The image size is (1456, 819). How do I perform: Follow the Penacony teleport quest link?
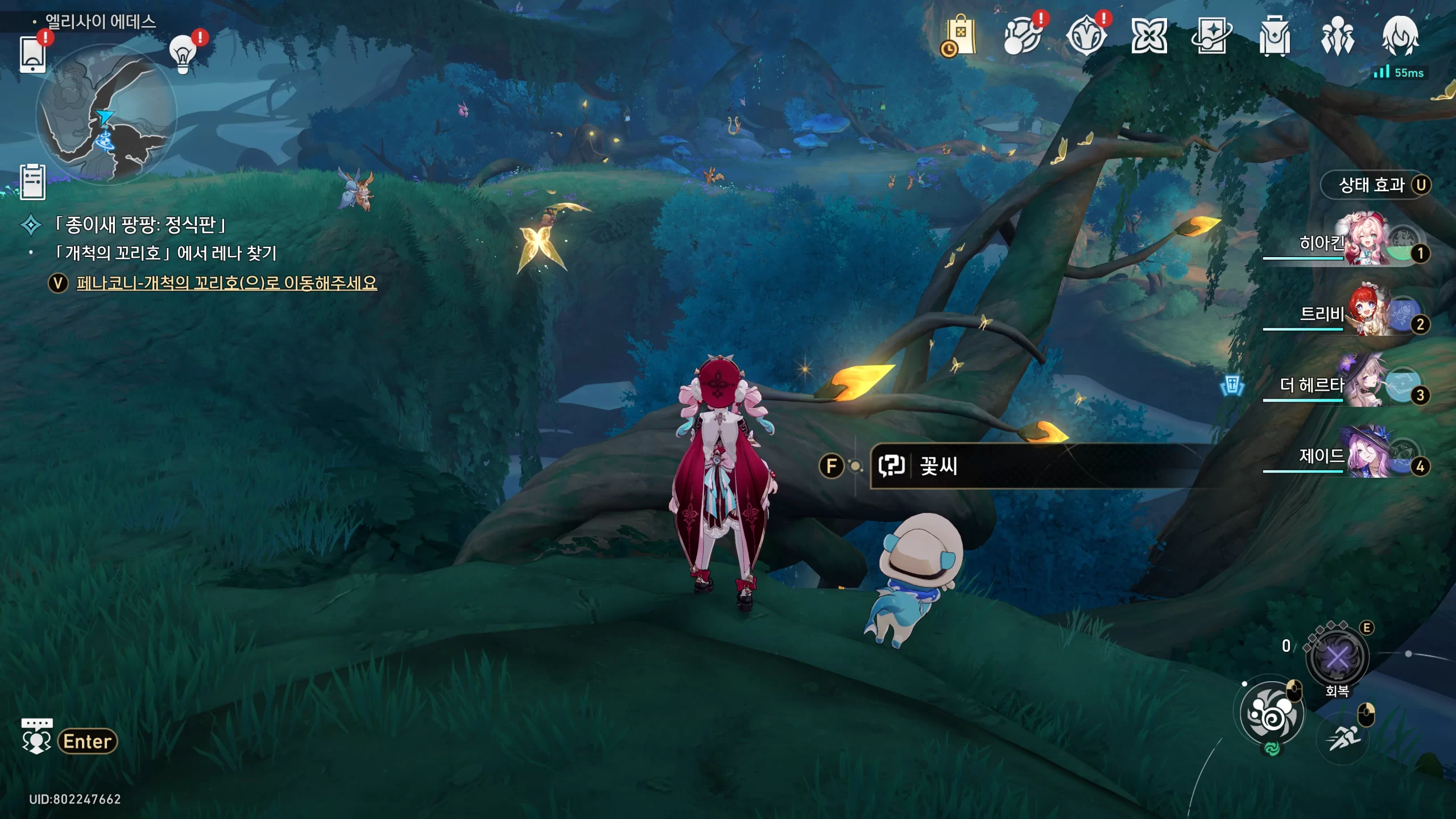tap(226, 283)
